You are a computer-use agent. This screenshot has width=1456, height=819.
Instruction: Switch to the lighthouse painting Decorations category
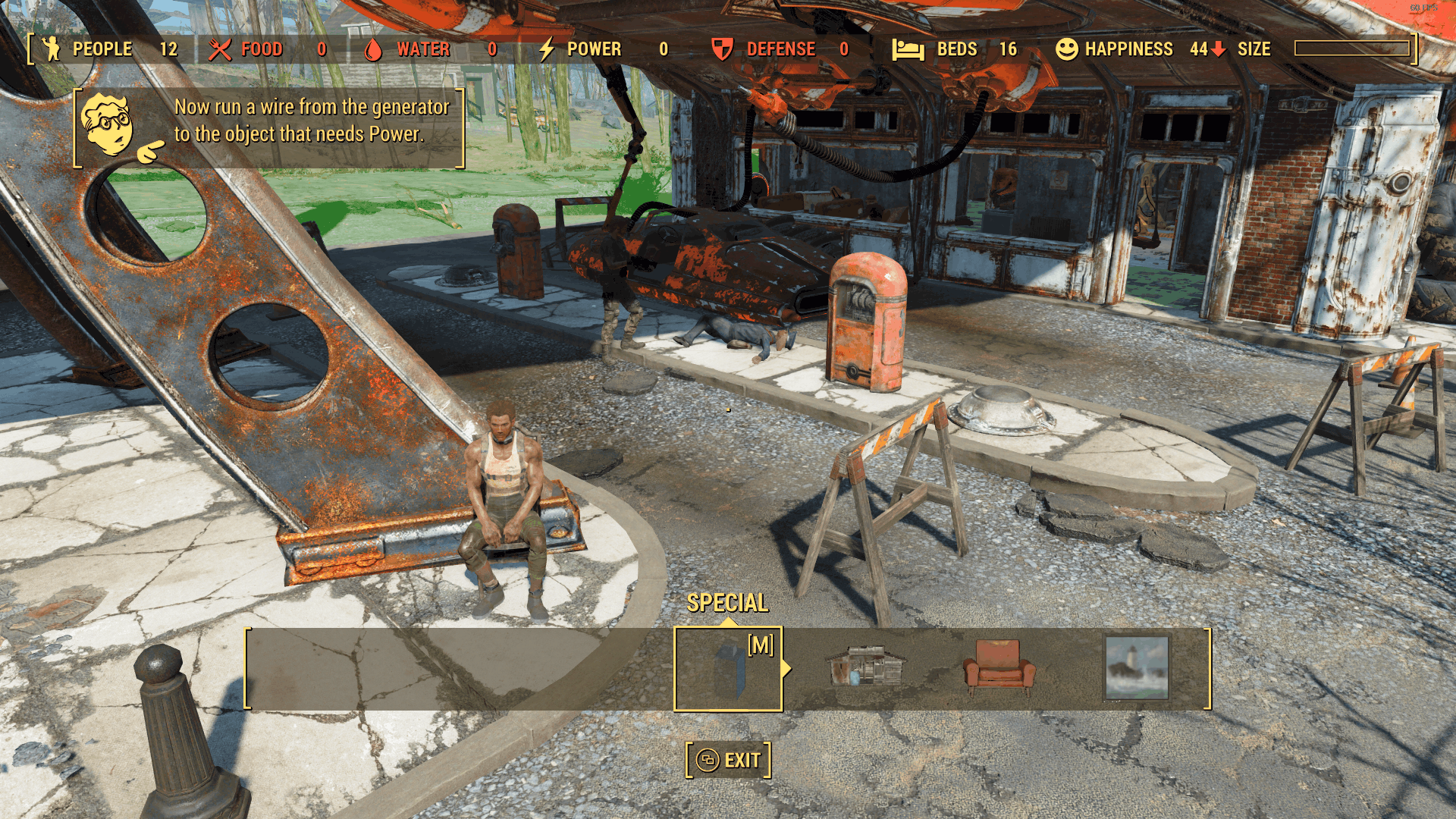pyautogui.click(x=1137, y=667)
